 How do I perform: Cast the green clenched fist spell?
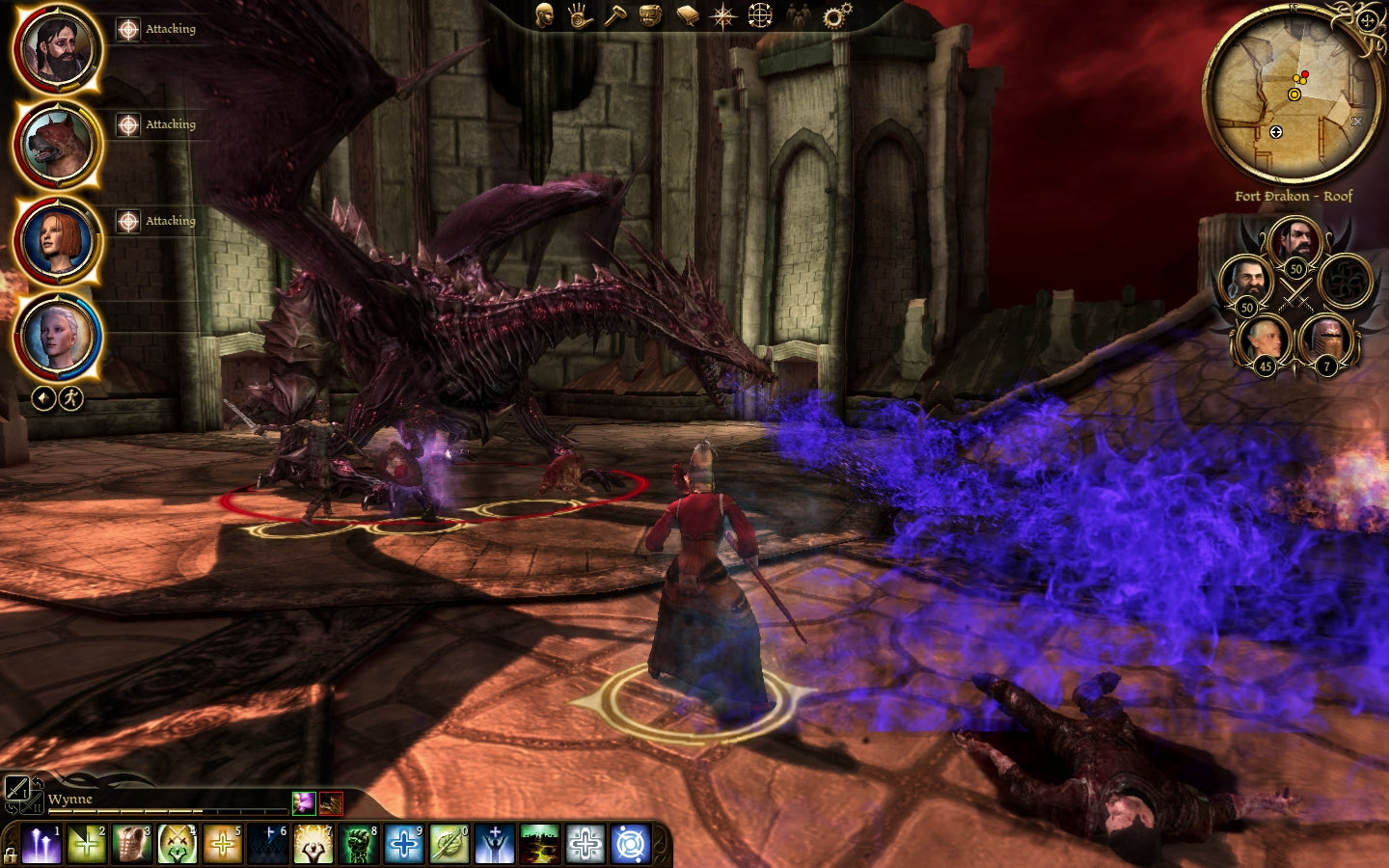click(358, 845)
